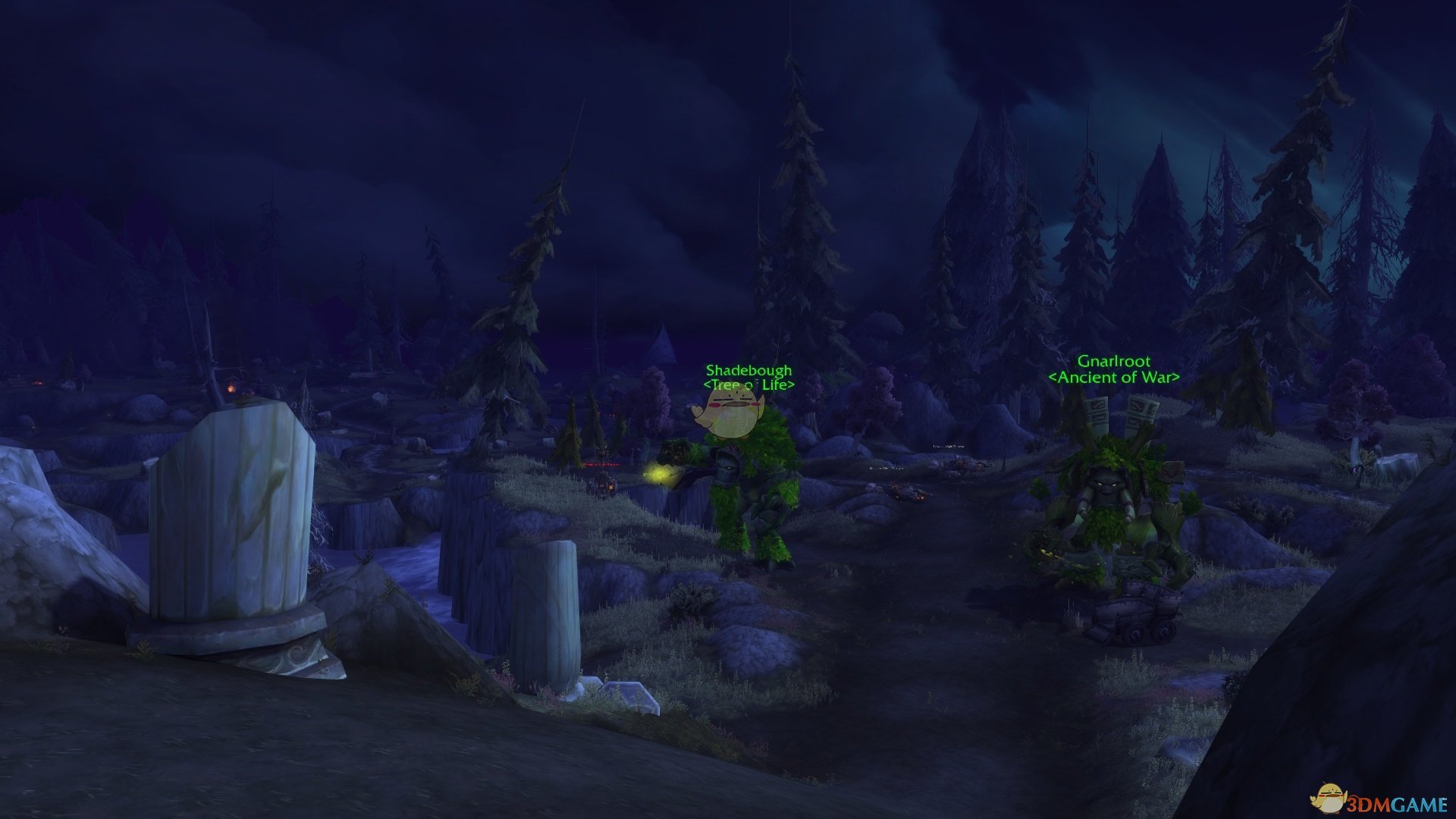
Task: Select the Gnarlroot Ancient of War nameplate
Action: tap(1113, 362)
